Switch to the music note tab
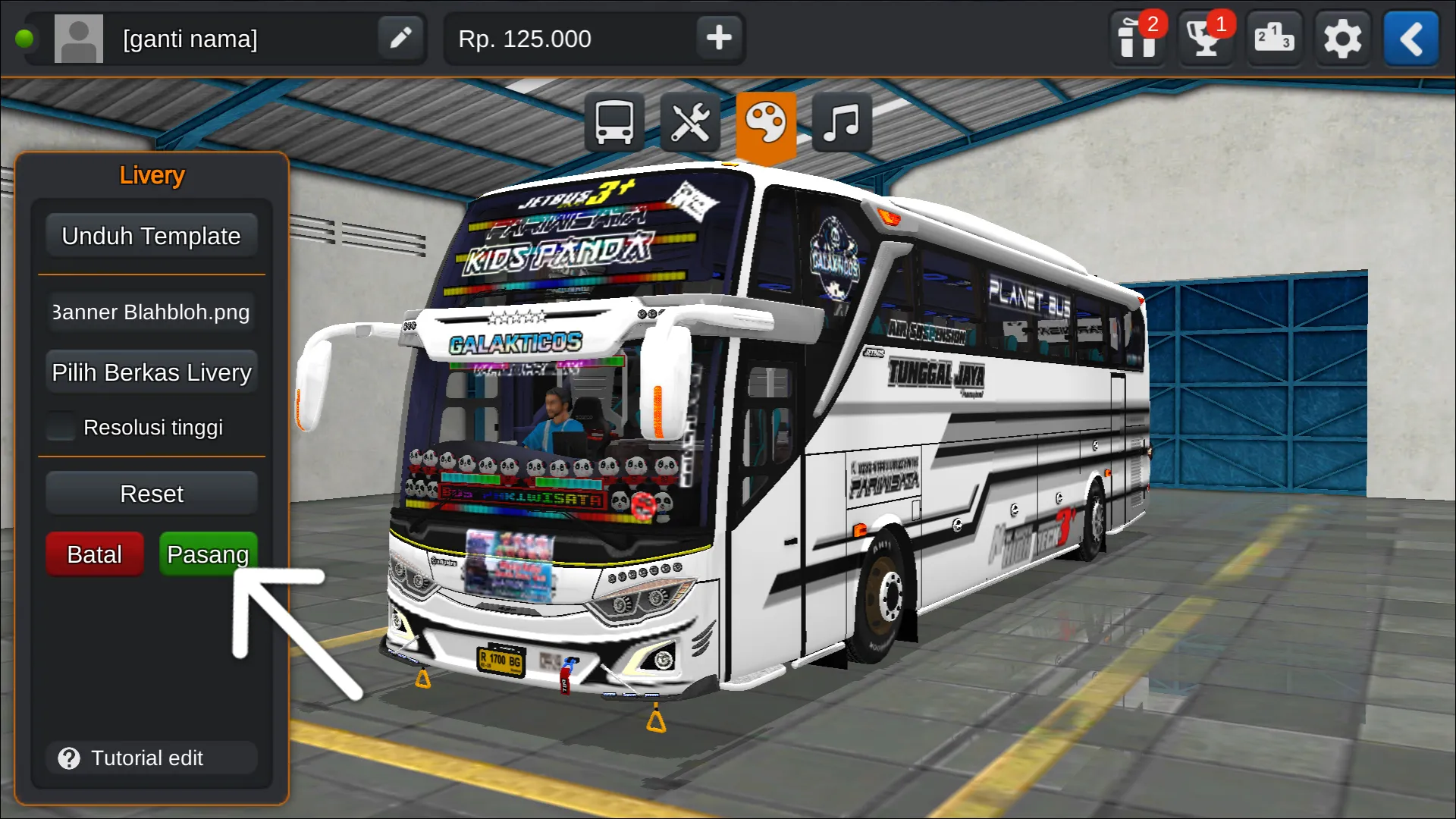1456x819 pixels. pos(842,123)
